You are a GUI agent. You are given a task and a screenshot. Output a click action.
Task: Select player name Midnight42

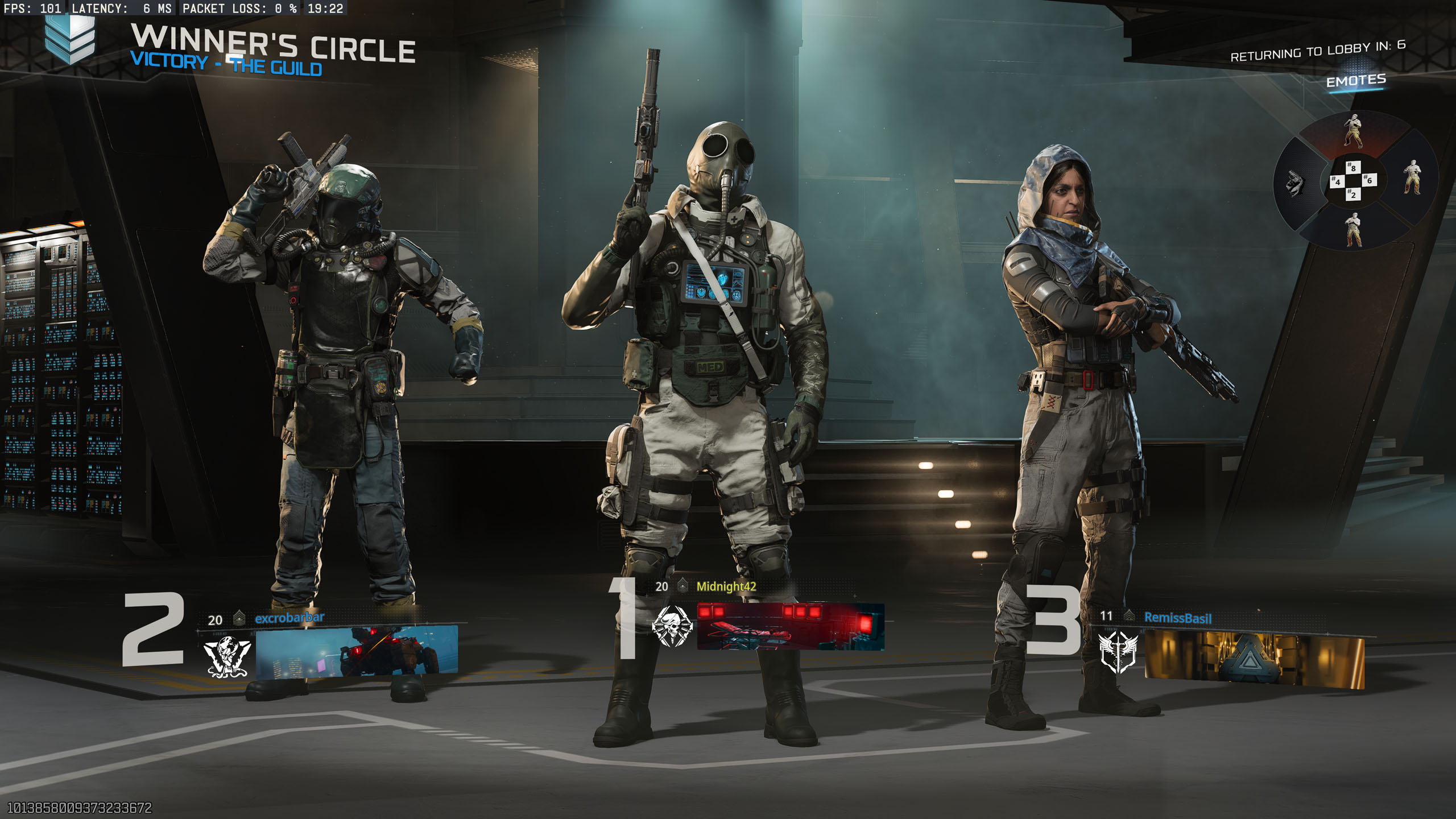tap(726, 586)
